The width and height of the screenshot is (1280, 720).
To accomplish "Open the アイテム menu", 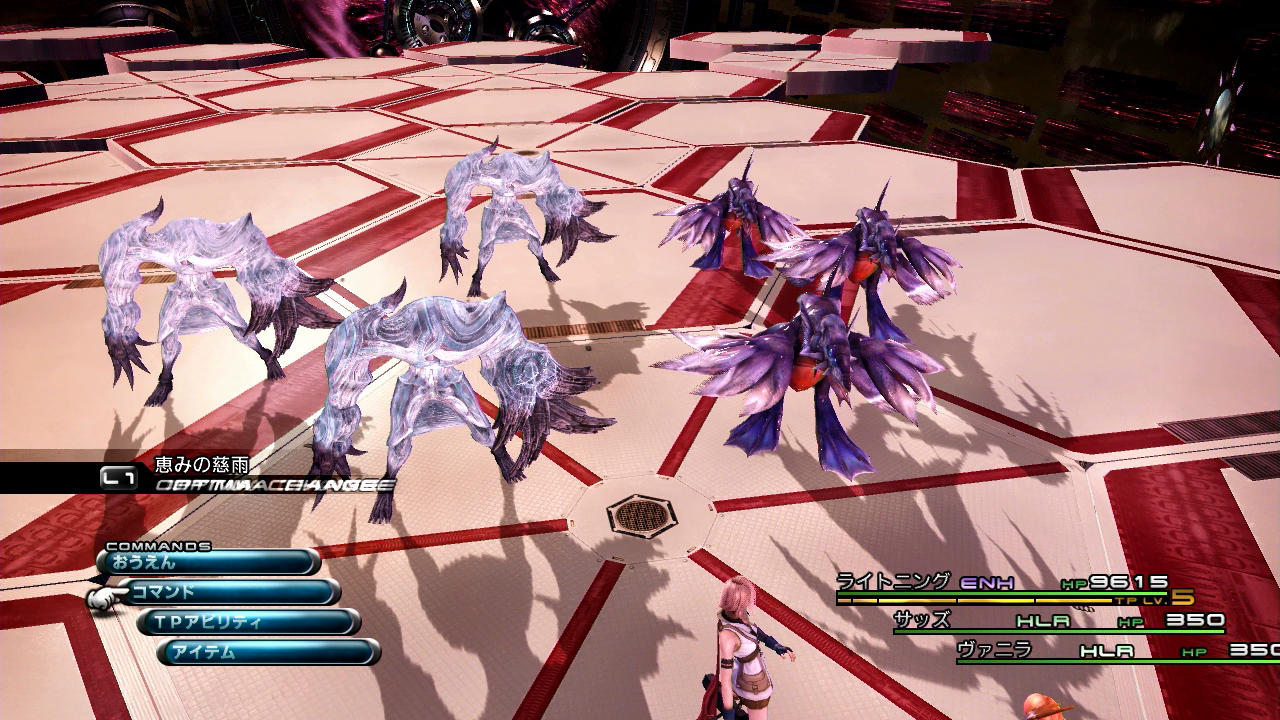I will pyautogui.click(x=270, y=652).
